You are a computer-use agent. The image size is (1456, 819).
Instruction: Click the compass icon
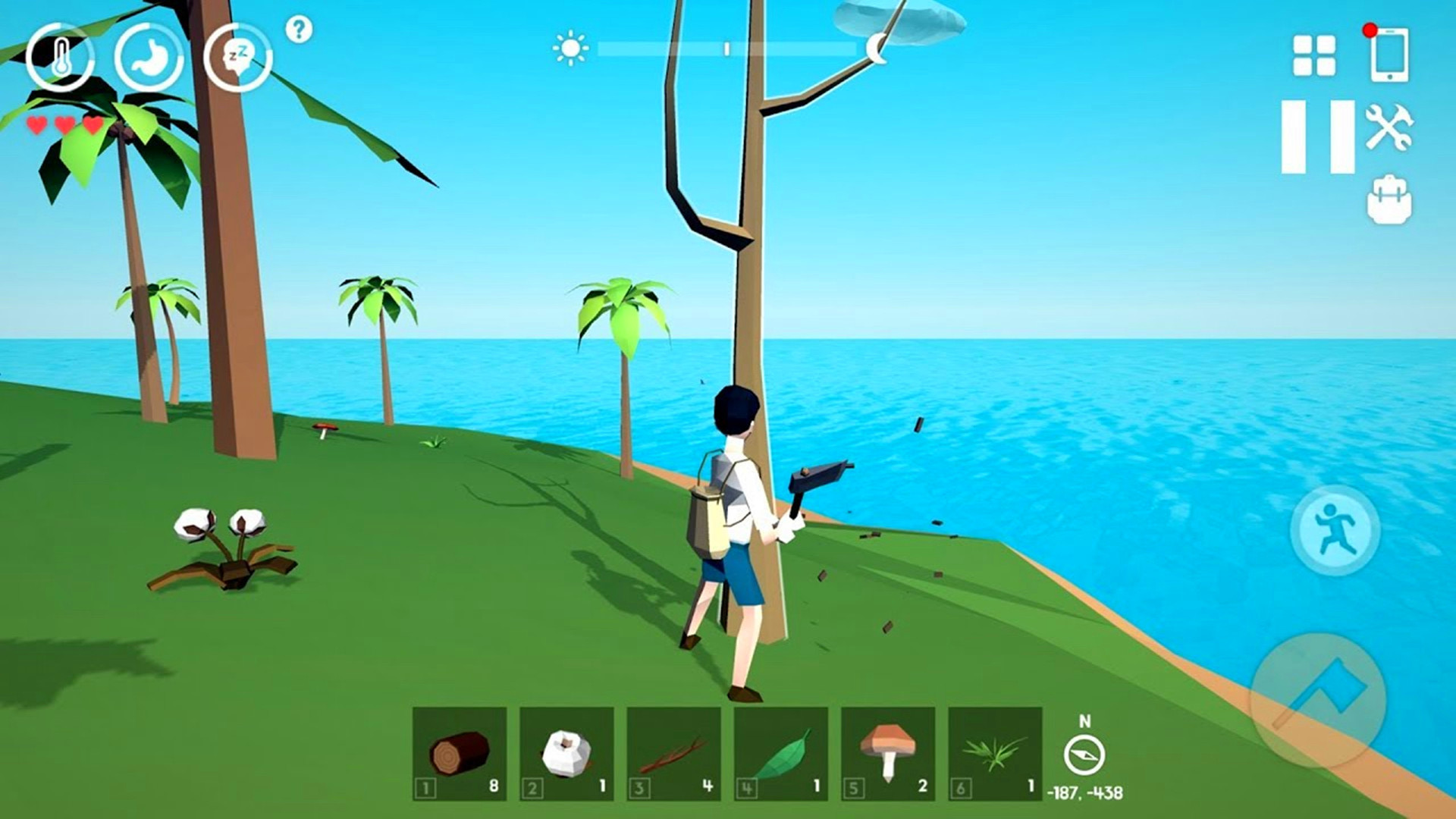pos(1084,755)
